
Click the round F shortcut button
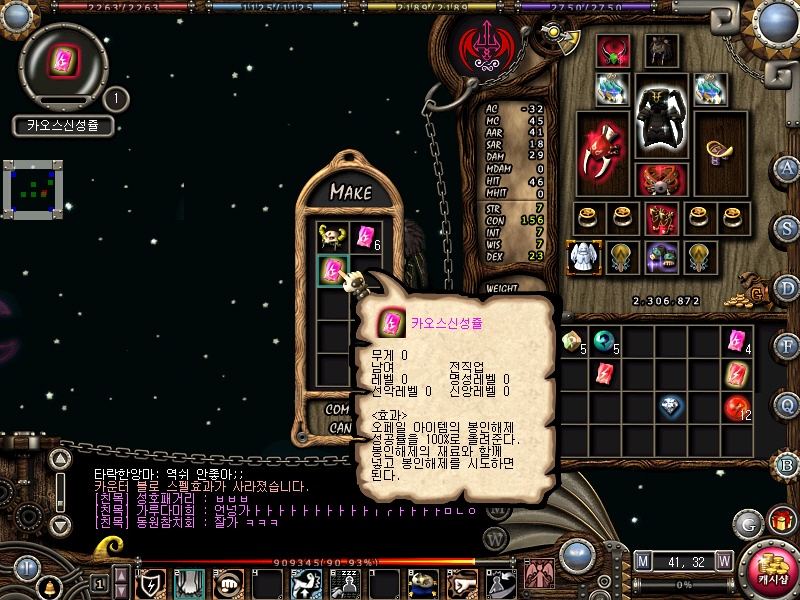tap(788, 346)
